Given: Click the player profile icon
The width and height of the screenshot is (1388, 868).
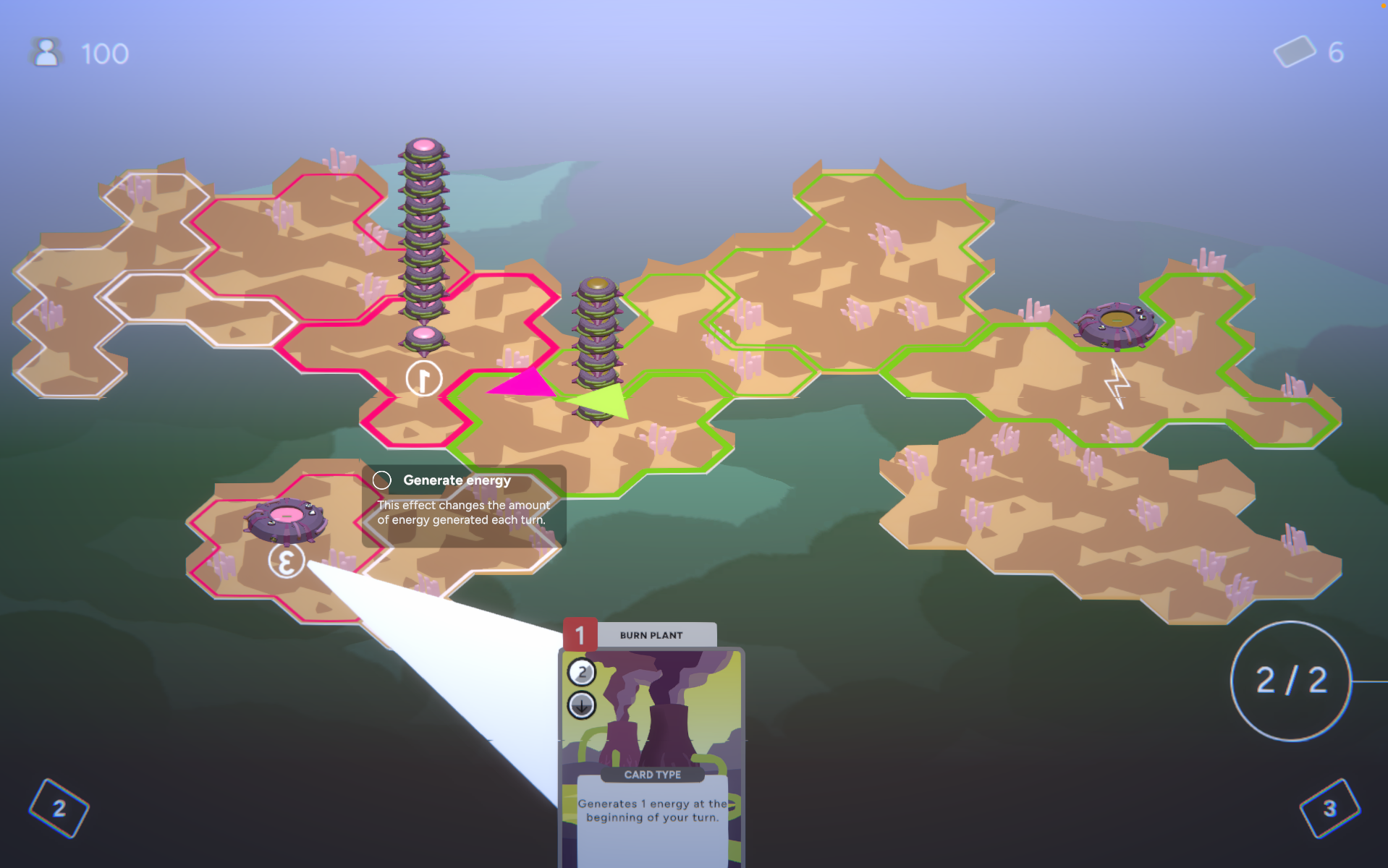Looking at the screenshot, I should point(46,53).
